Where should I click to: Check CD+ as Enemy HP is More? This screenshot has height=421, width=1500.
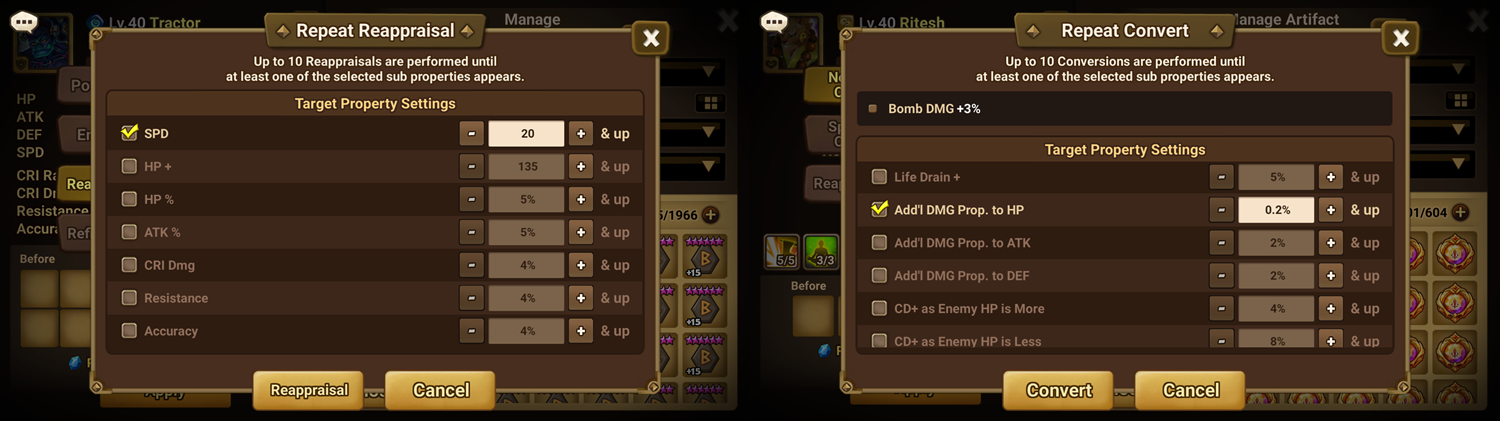(879, 309)
